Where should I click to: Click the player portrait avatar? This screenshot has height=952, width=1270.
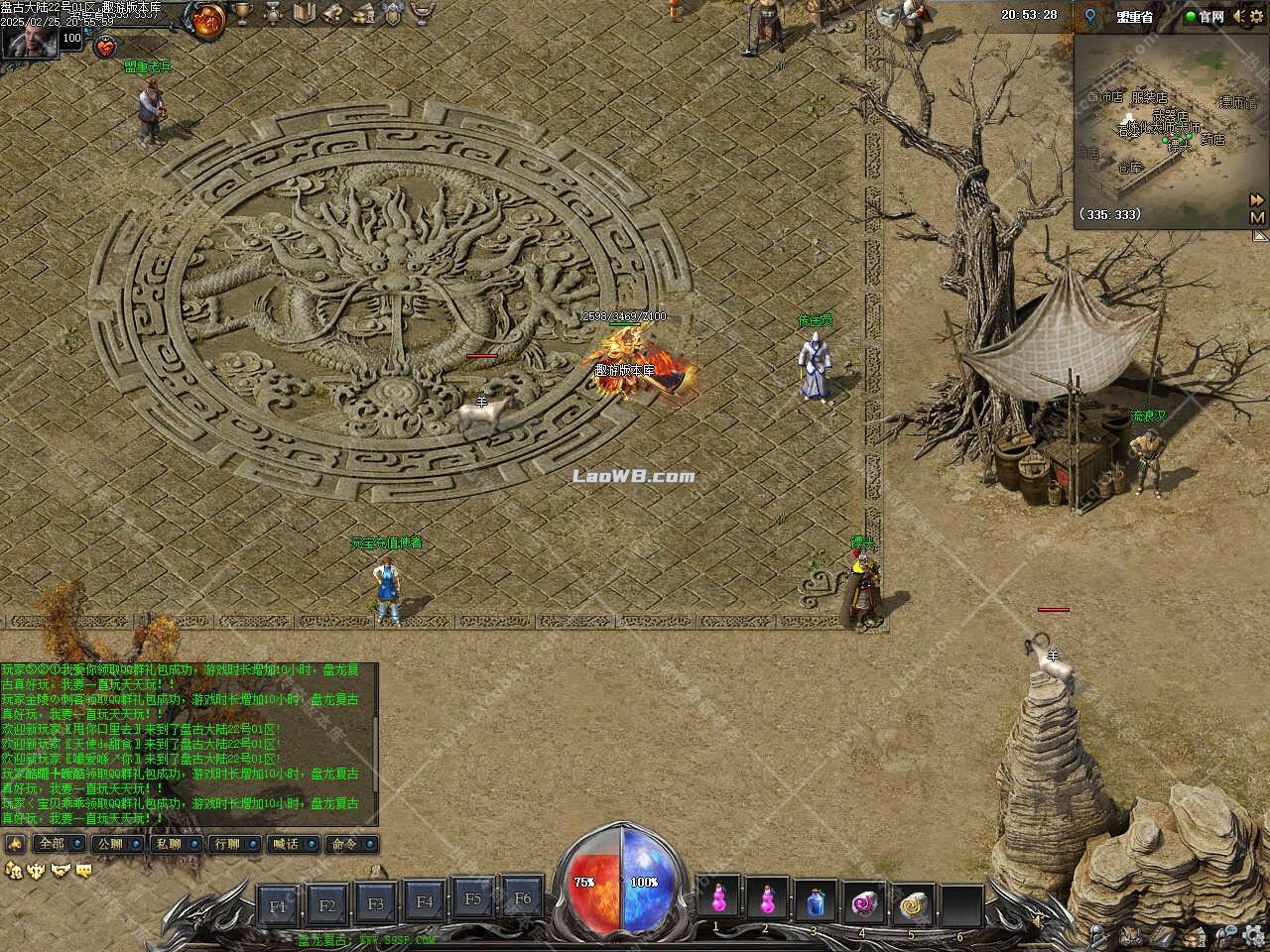[x=28, y=42]
